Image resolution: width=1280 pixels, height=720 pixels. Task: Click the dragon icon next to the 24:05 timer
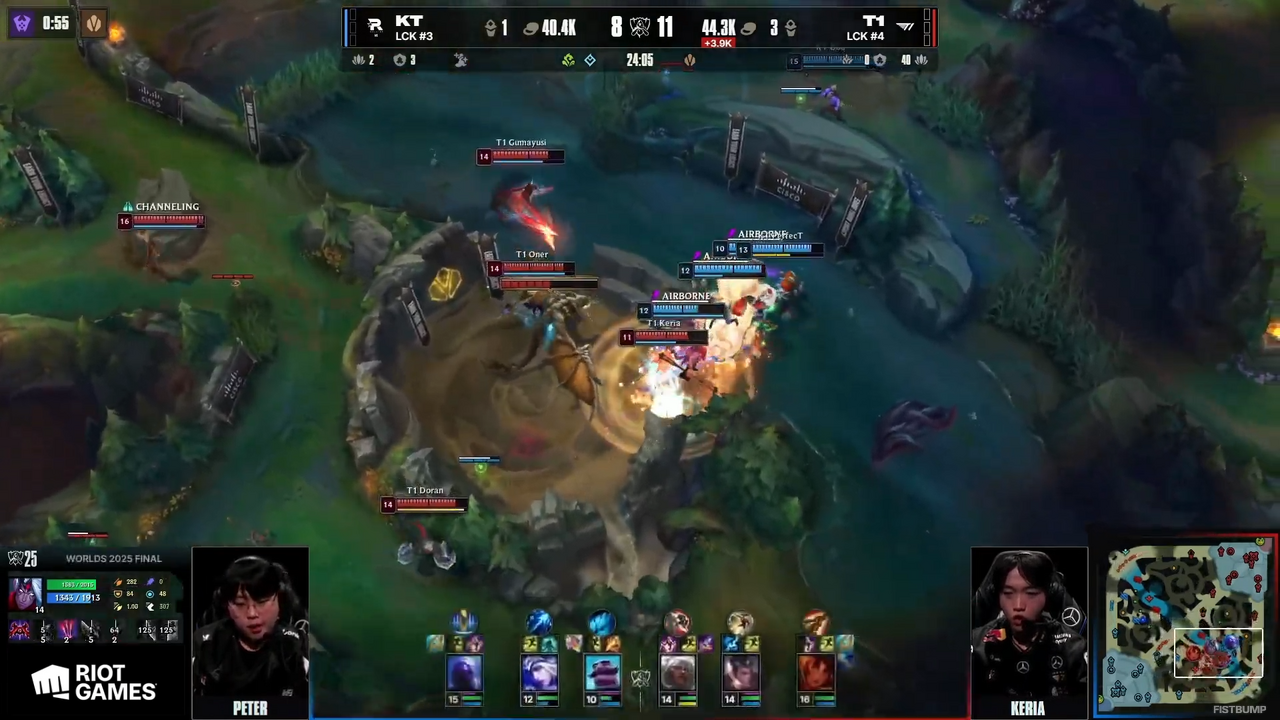tap(689, 60)
